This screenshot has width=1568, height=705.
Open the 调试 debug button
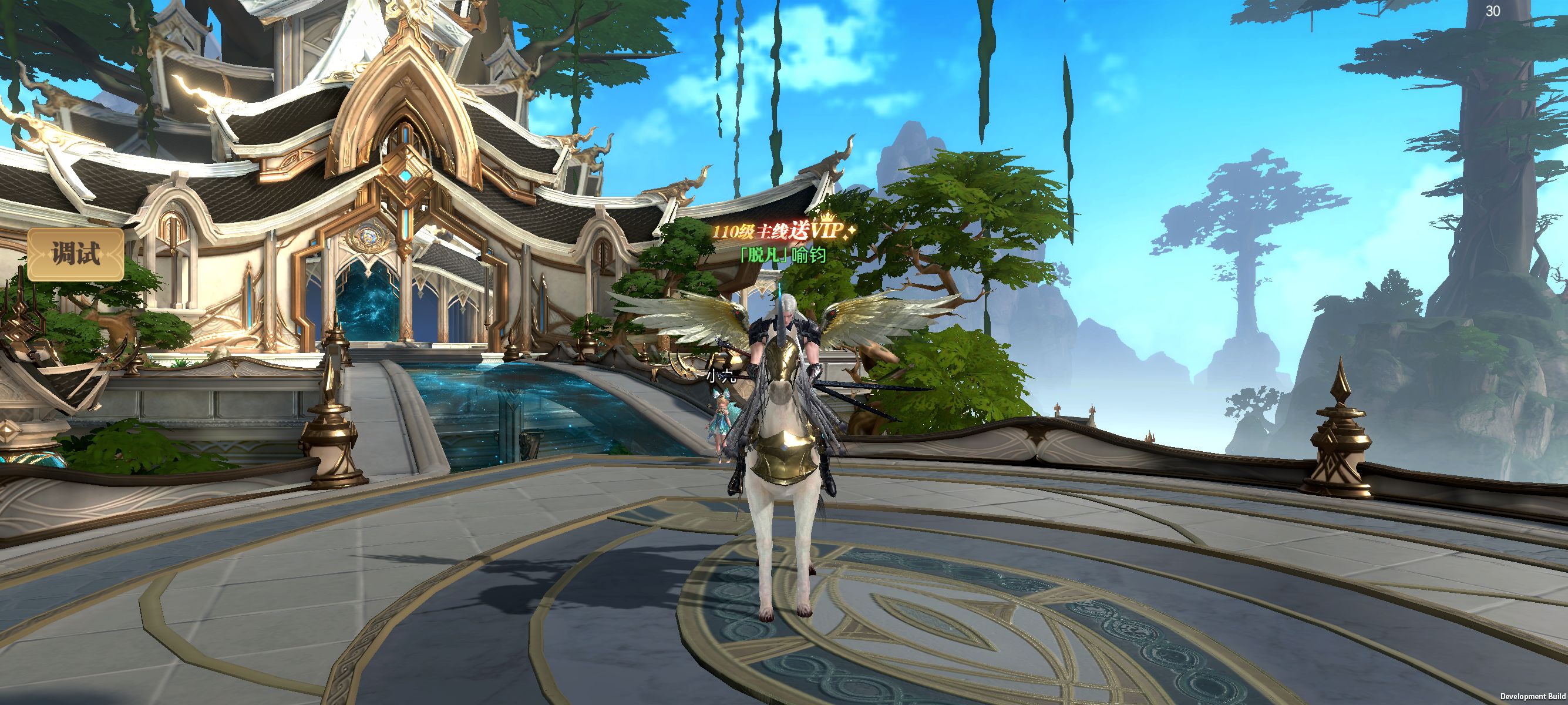point(76,254)
